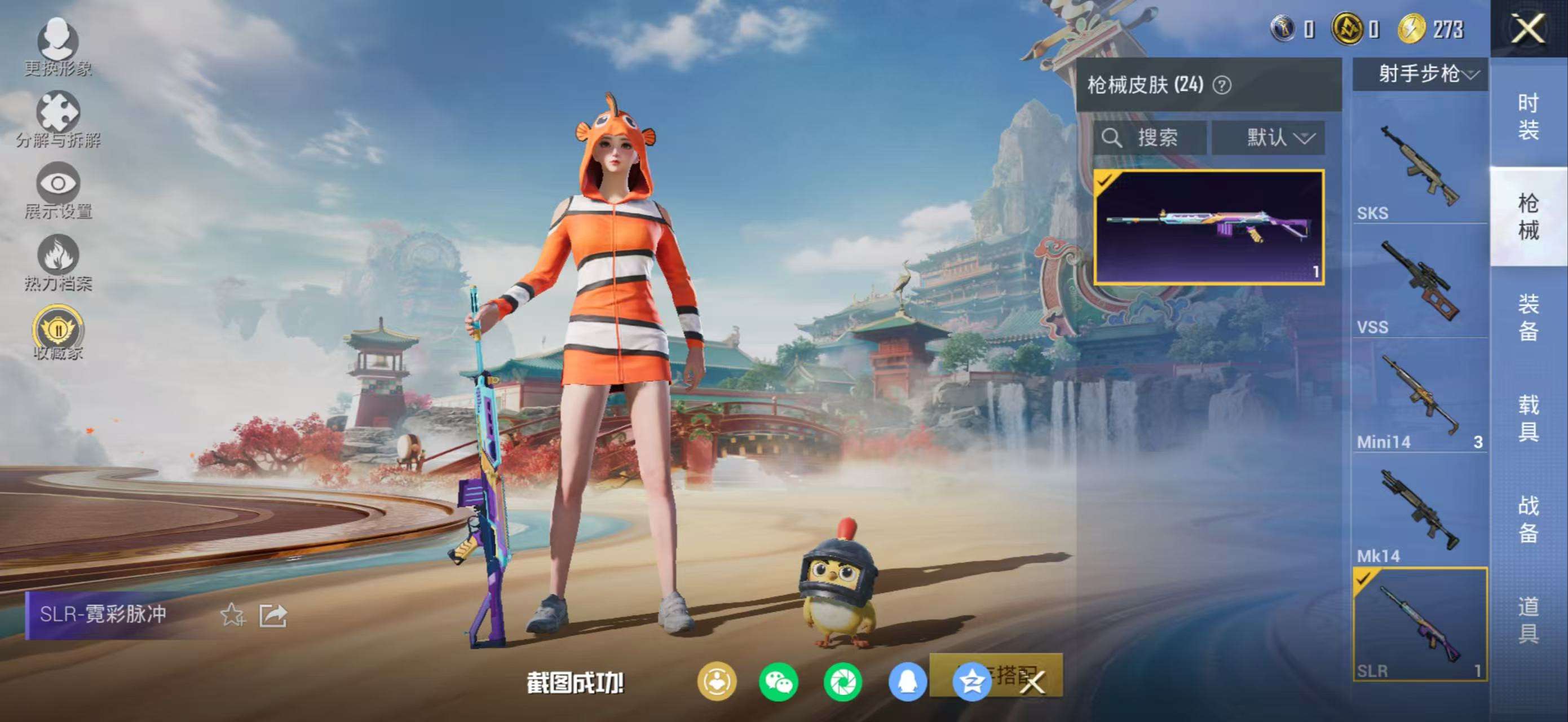Image resolution: width=1568 pixels, height=722 pixels.
Task: Share the screenshot to QQ
Action: point(907,681)
